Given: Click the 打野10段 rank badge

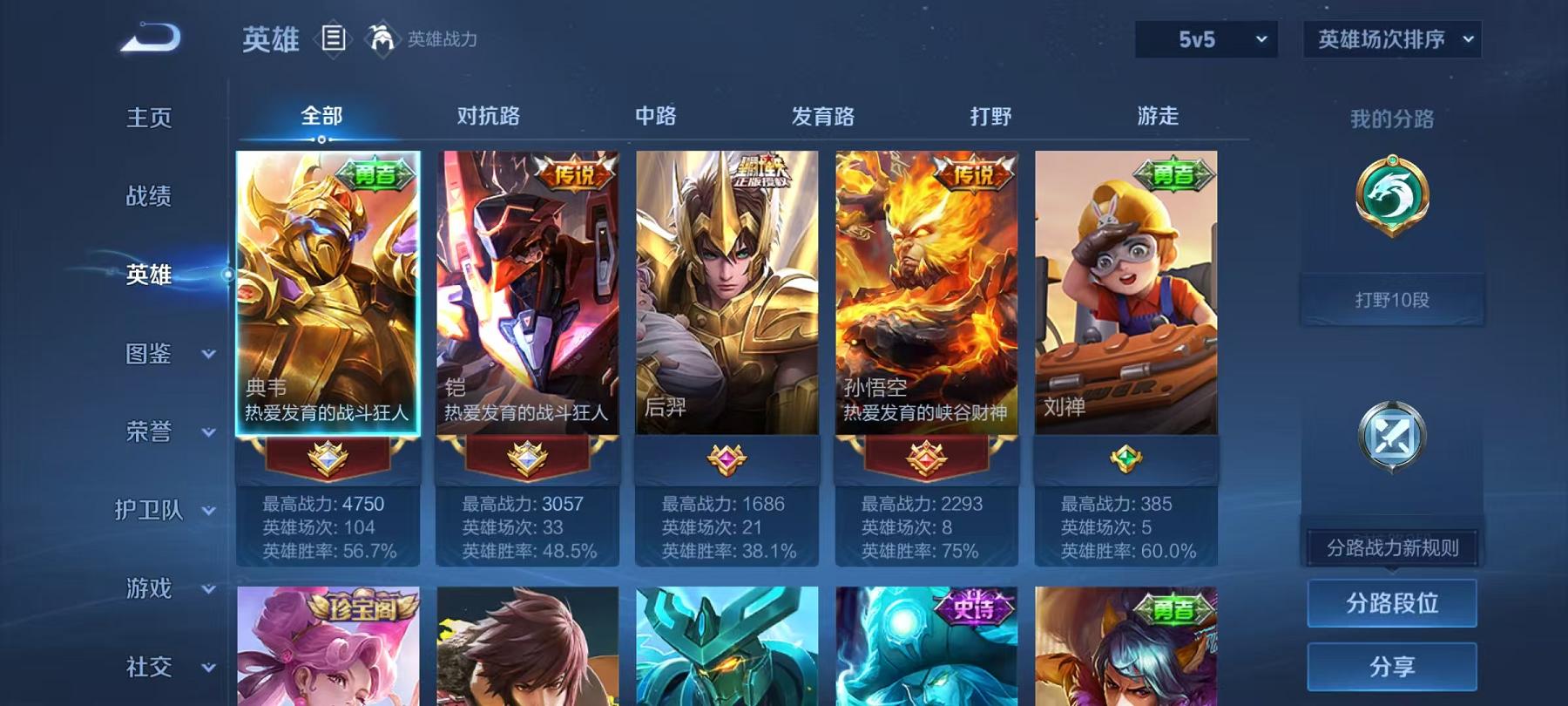Looking at the screenshot, I should (1391, 298).
